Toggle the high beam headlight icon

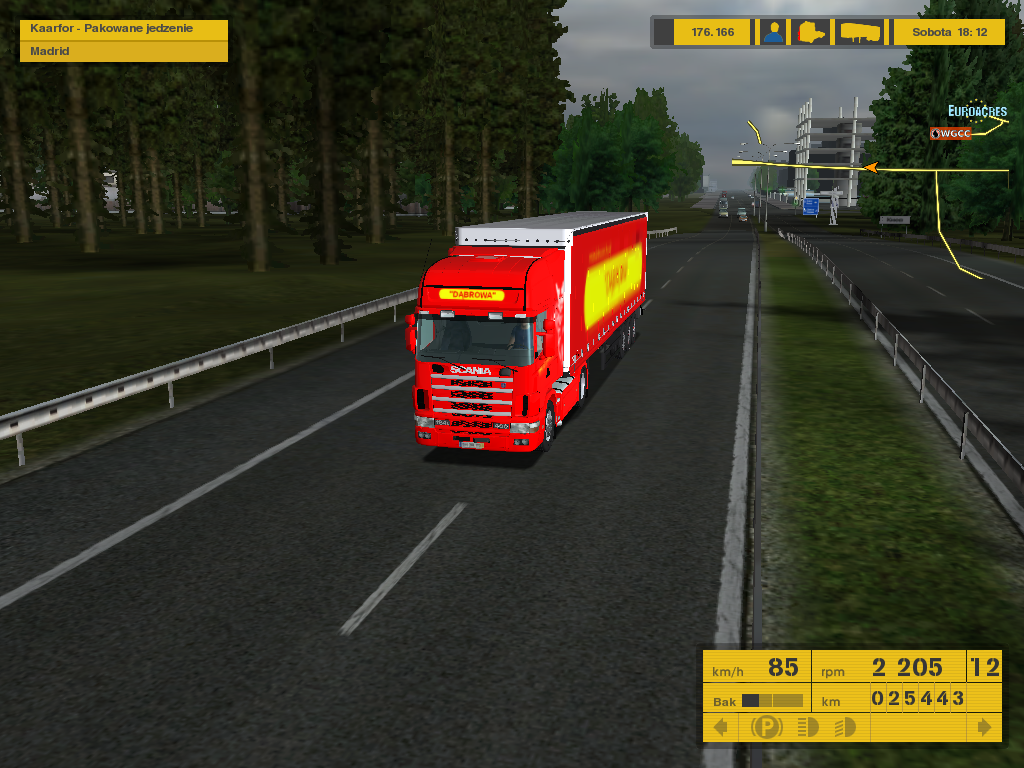pyautogui.click(x=808, y=727)
